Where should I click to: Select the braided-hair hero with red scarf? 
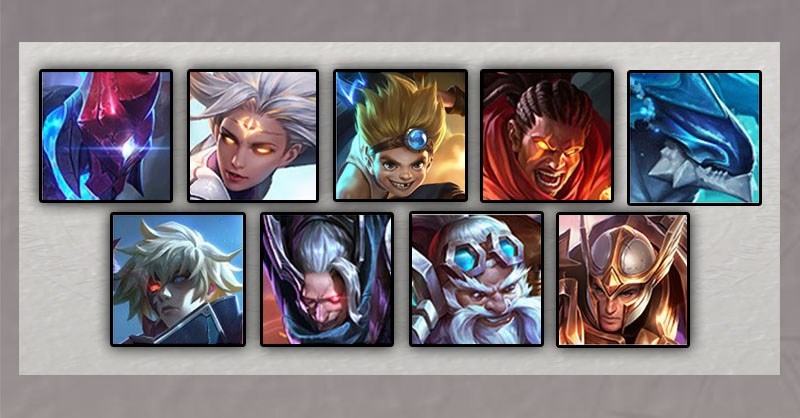point(547,136)
